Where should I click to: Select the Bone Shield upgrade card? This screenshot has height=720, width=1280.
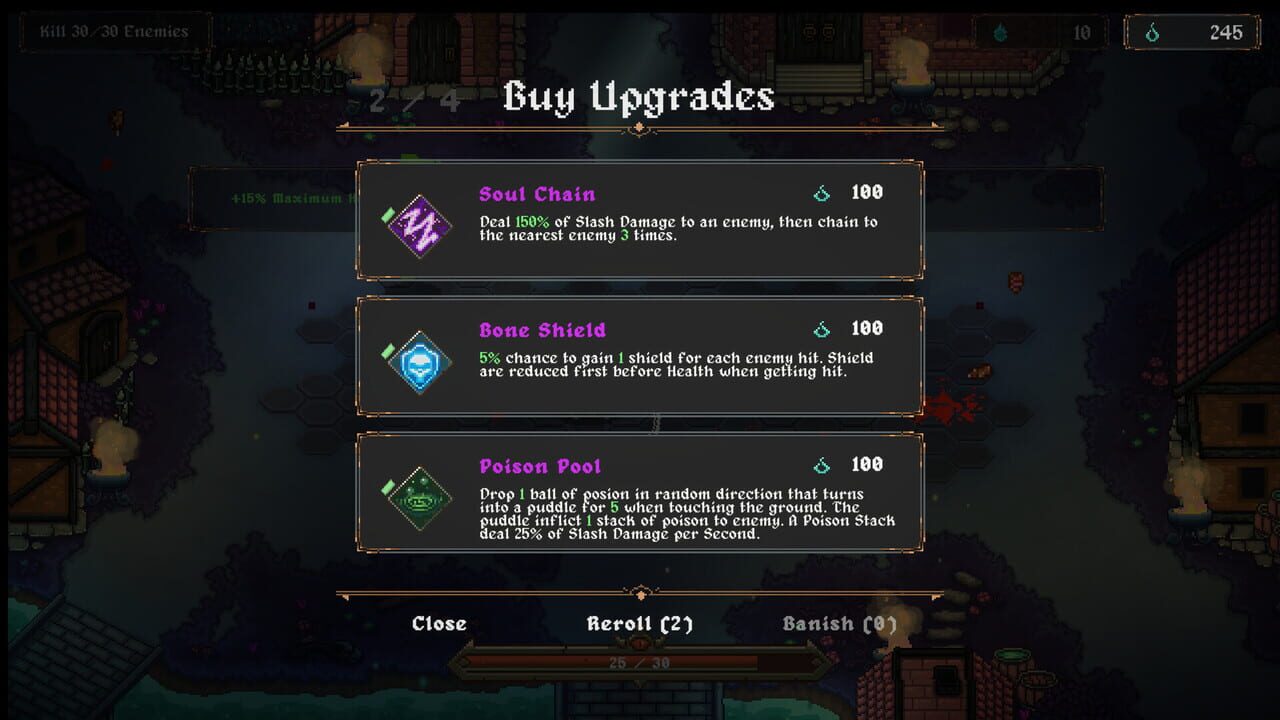pyautogui.click(x=640, y=359)
